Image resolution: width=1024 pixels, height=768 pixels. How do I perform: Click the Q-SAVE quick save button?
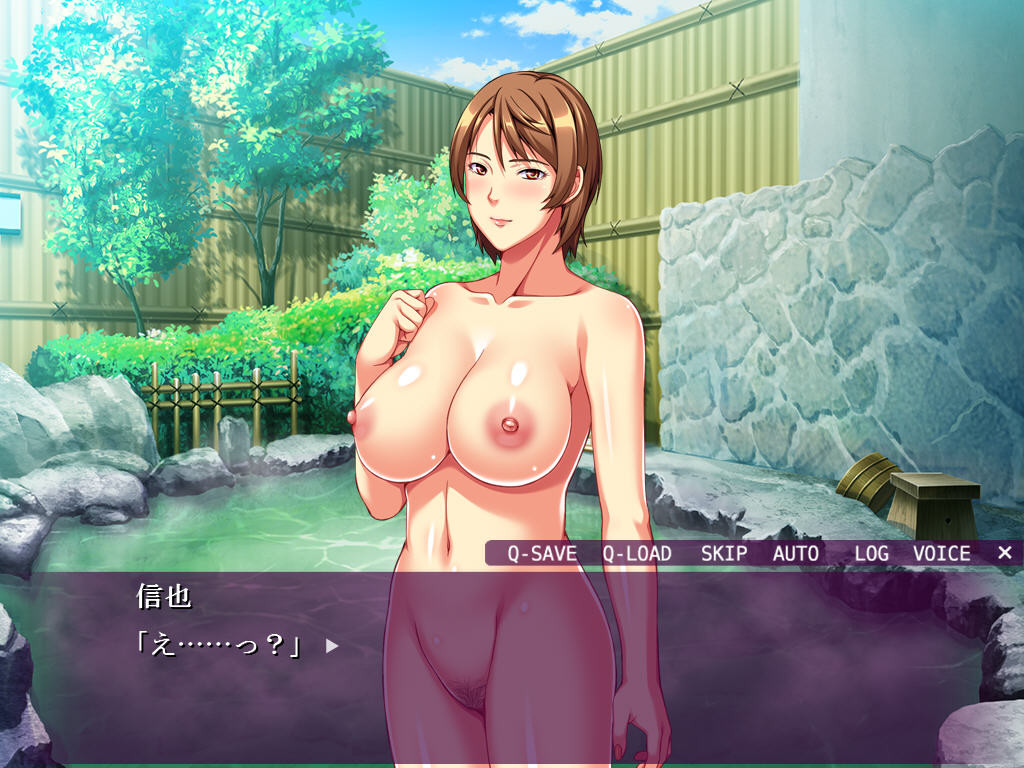(x=542, y=553)
